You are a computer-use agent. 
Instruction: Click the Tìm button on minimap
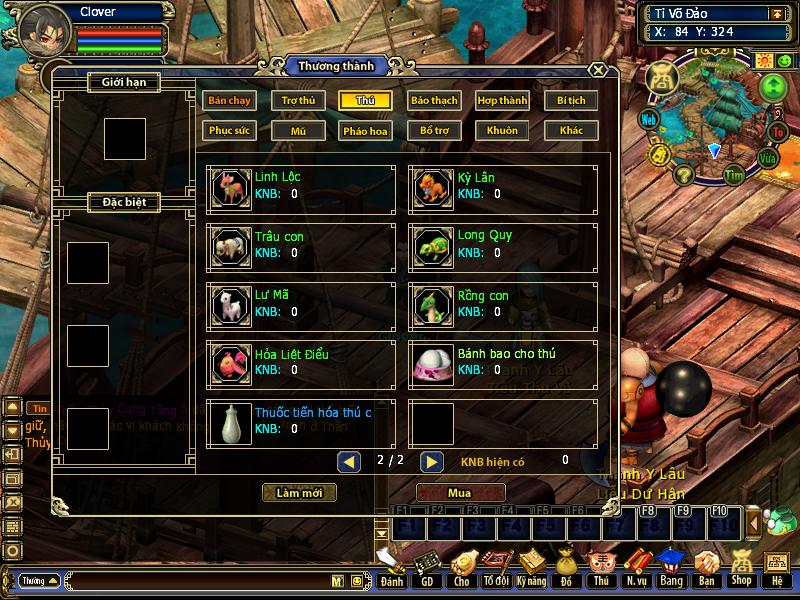[736, 175]
